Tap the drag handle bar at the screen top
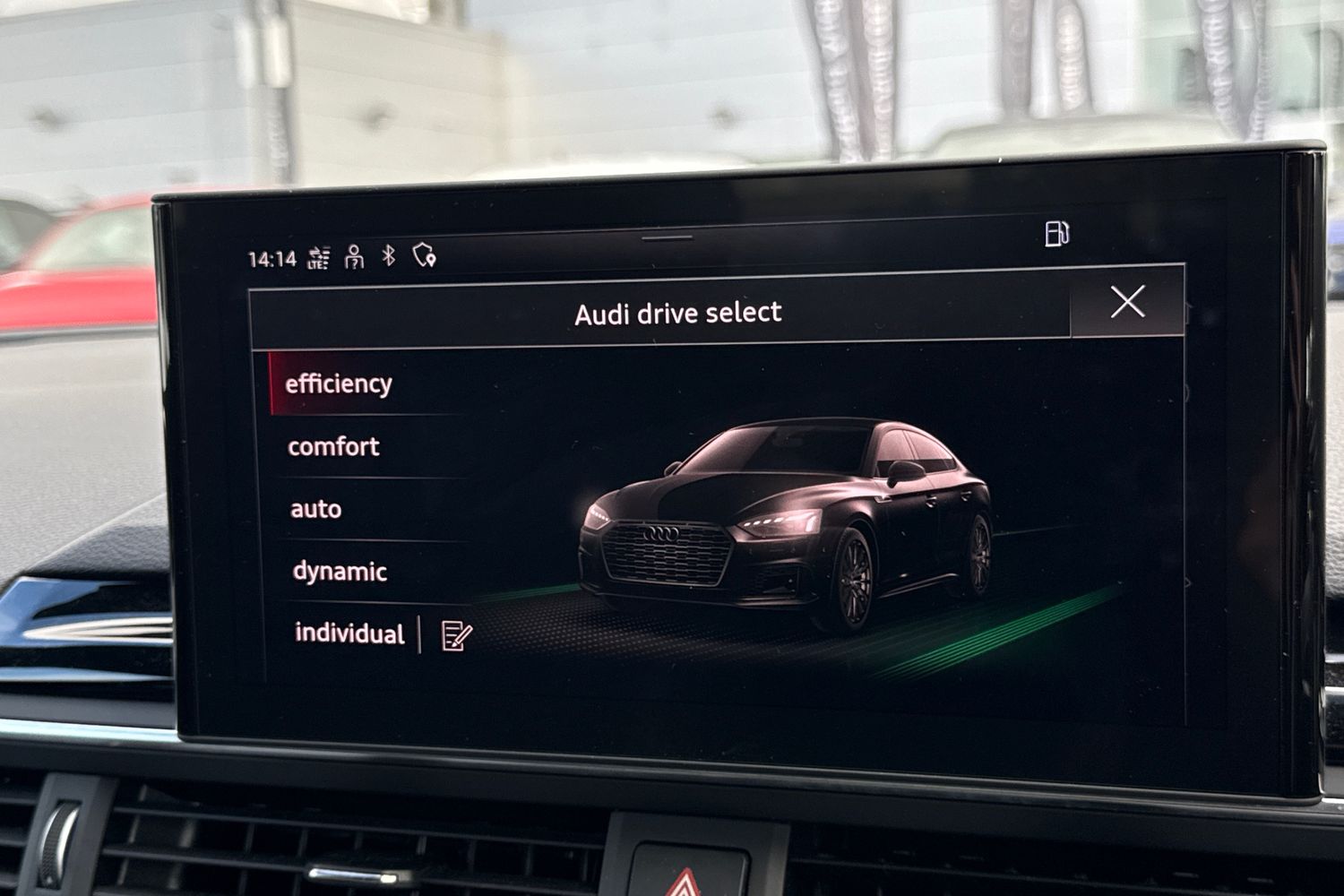 click(668, 238)
